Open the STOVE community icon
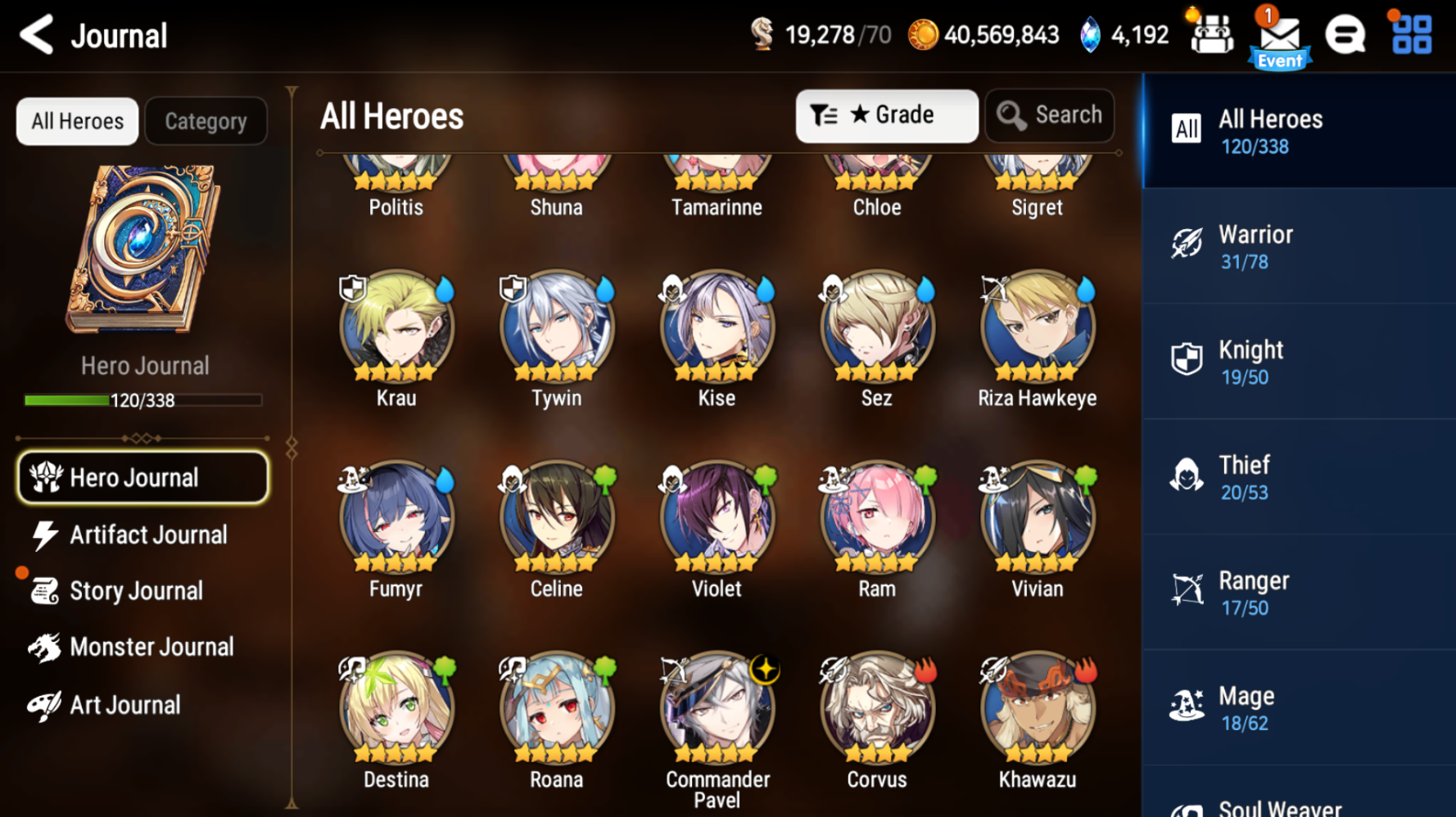This screenshot has height=817, width=1456. 1345,34
